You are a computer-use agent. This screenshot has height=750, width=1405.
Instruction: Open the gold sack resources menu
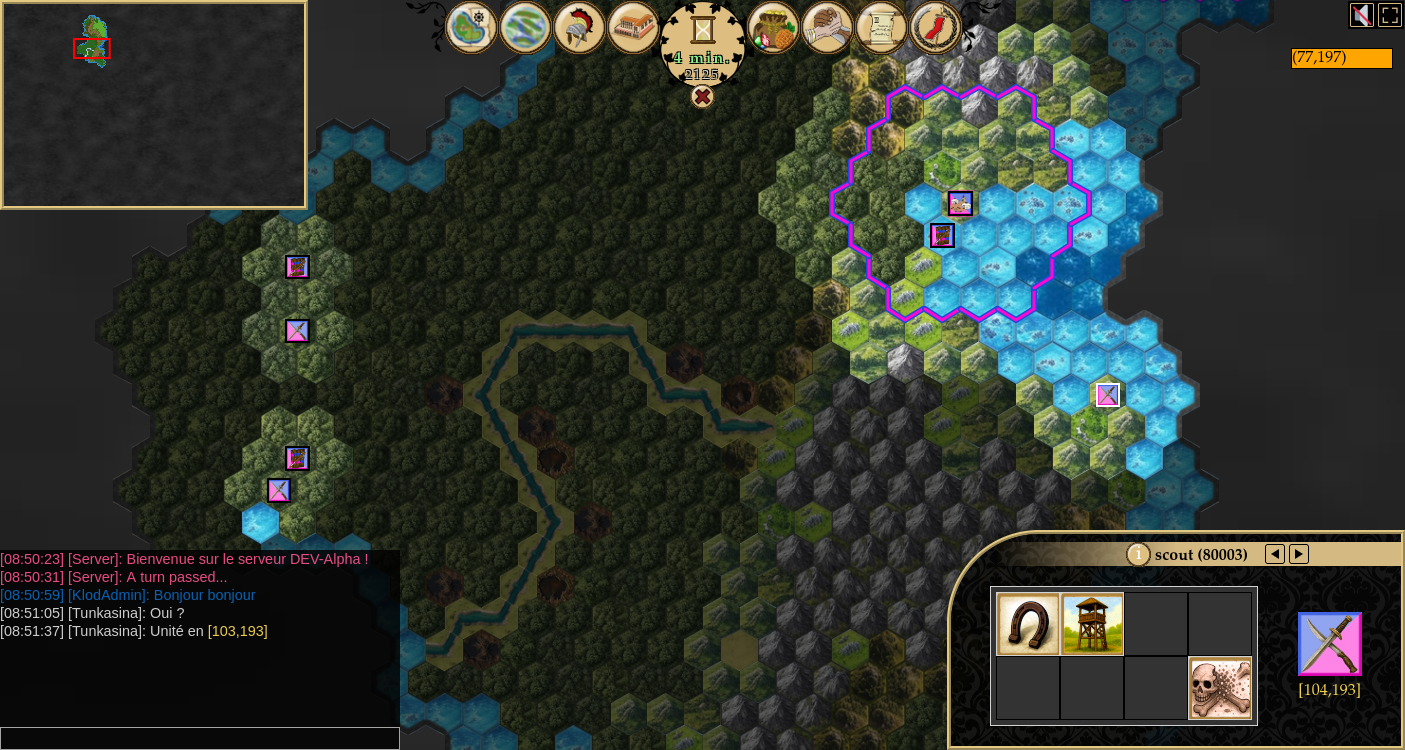click(773, 28)
